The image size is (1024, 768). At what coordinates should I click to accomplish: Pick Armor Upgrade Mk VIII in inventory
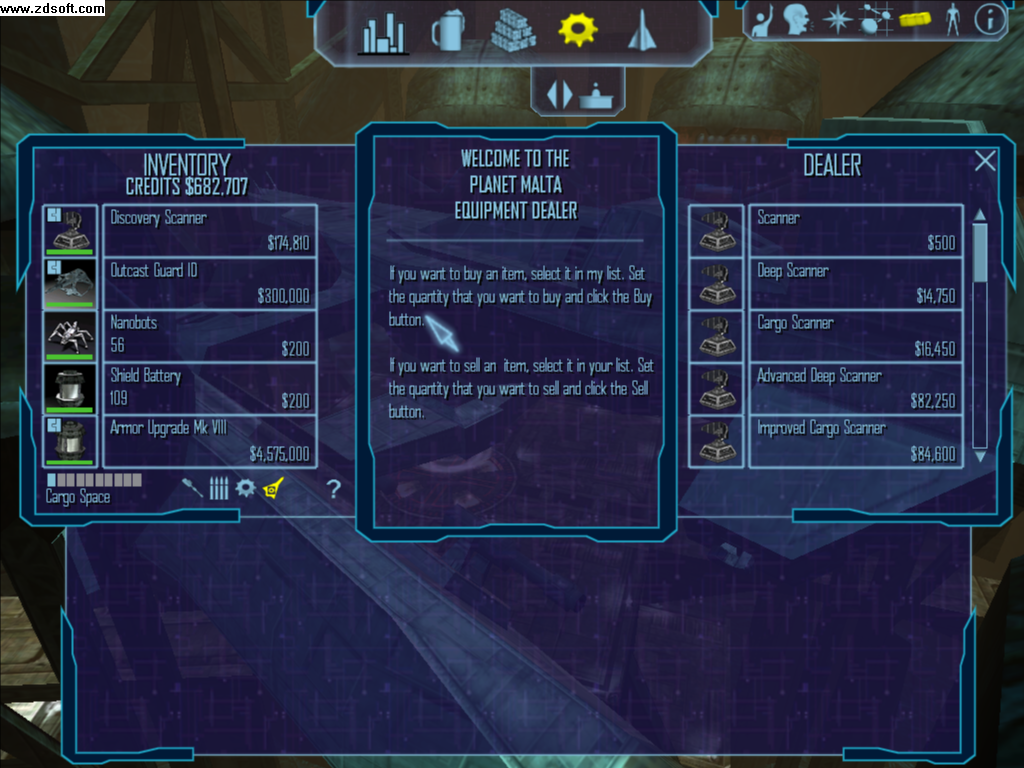click(x=213, y=441)
